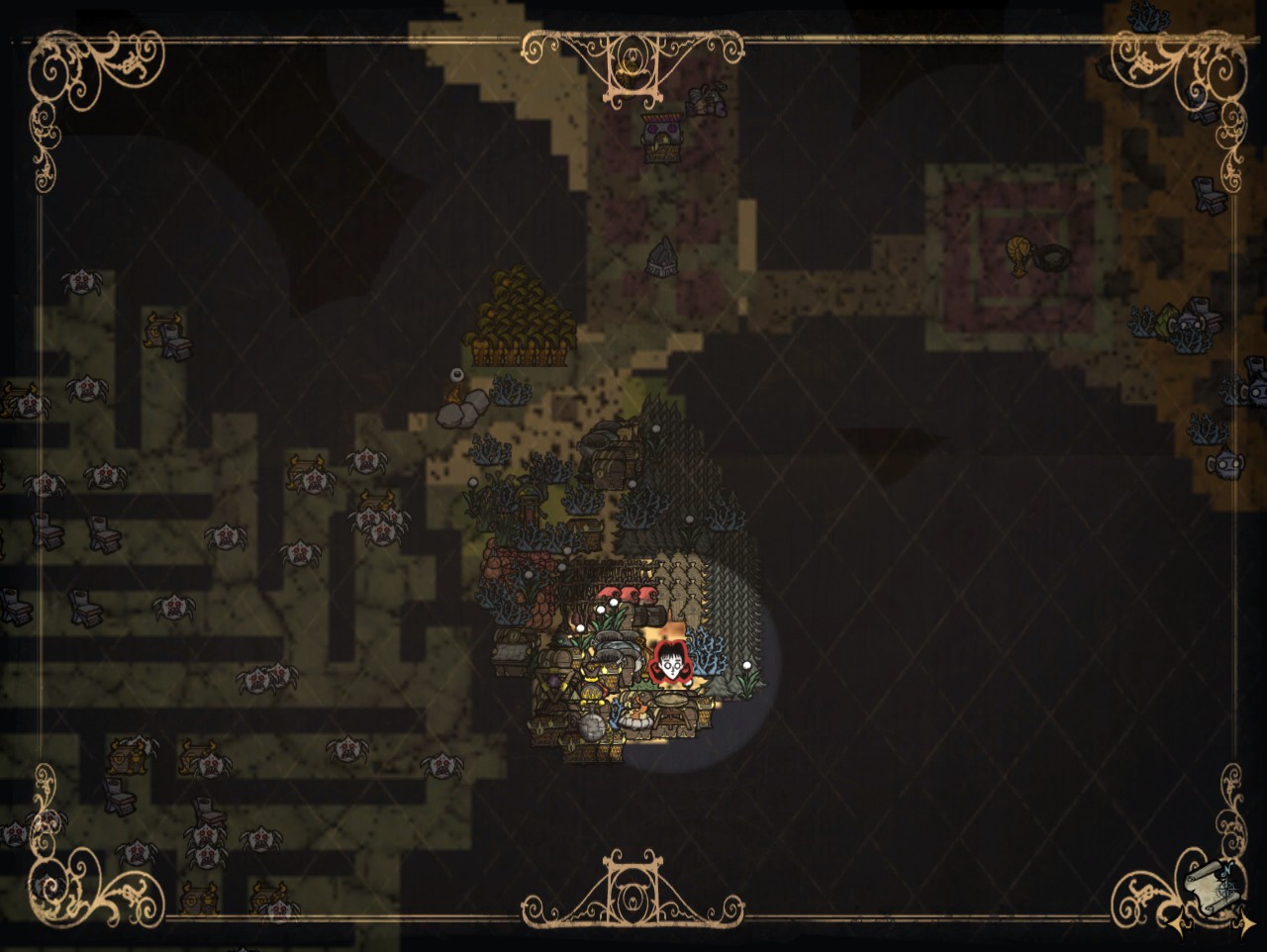Select the ornate chest marker along the right edge
The image size is (1267, 952).
tap(1209, 196)
